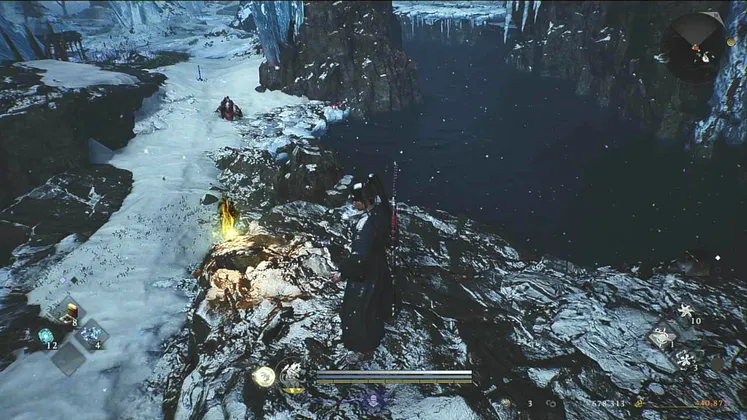Select the round creature icon slot
Screen dimensions: 747x420
[x=662, y=337]
